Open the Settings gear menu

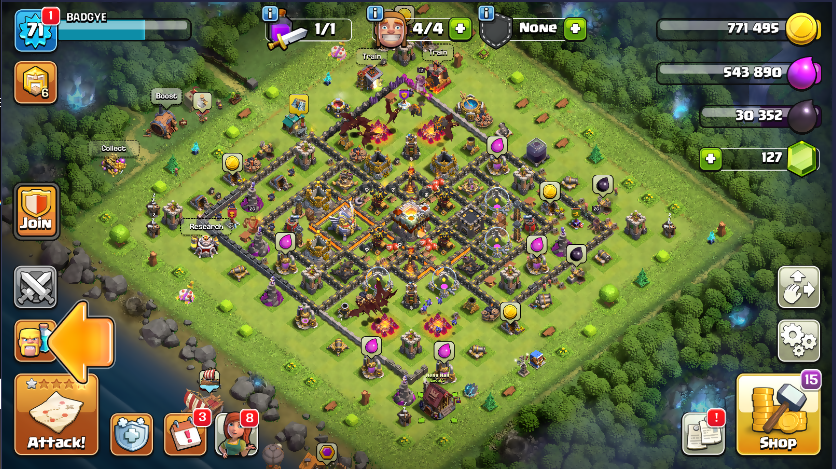pos(798,339)
